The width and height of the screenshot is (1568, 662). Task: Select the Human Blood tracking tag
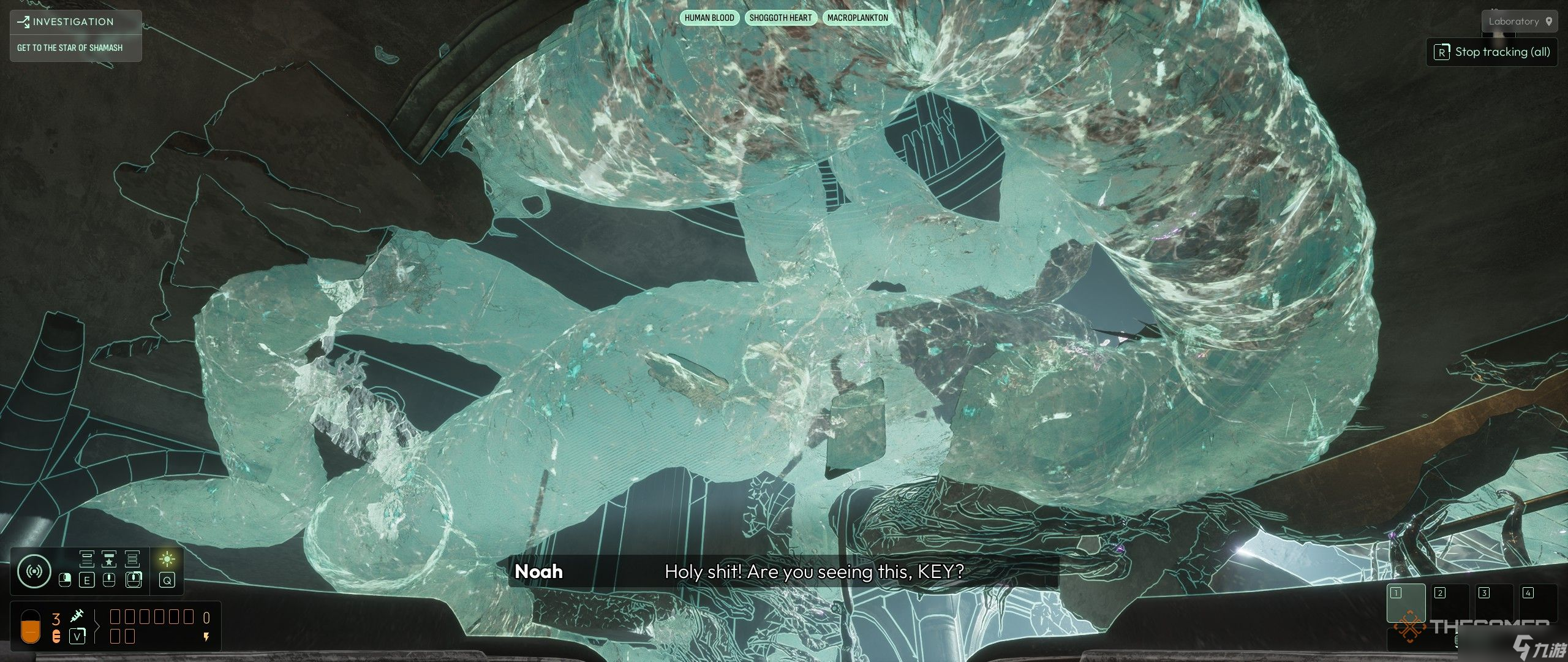[x=709, y=18]
